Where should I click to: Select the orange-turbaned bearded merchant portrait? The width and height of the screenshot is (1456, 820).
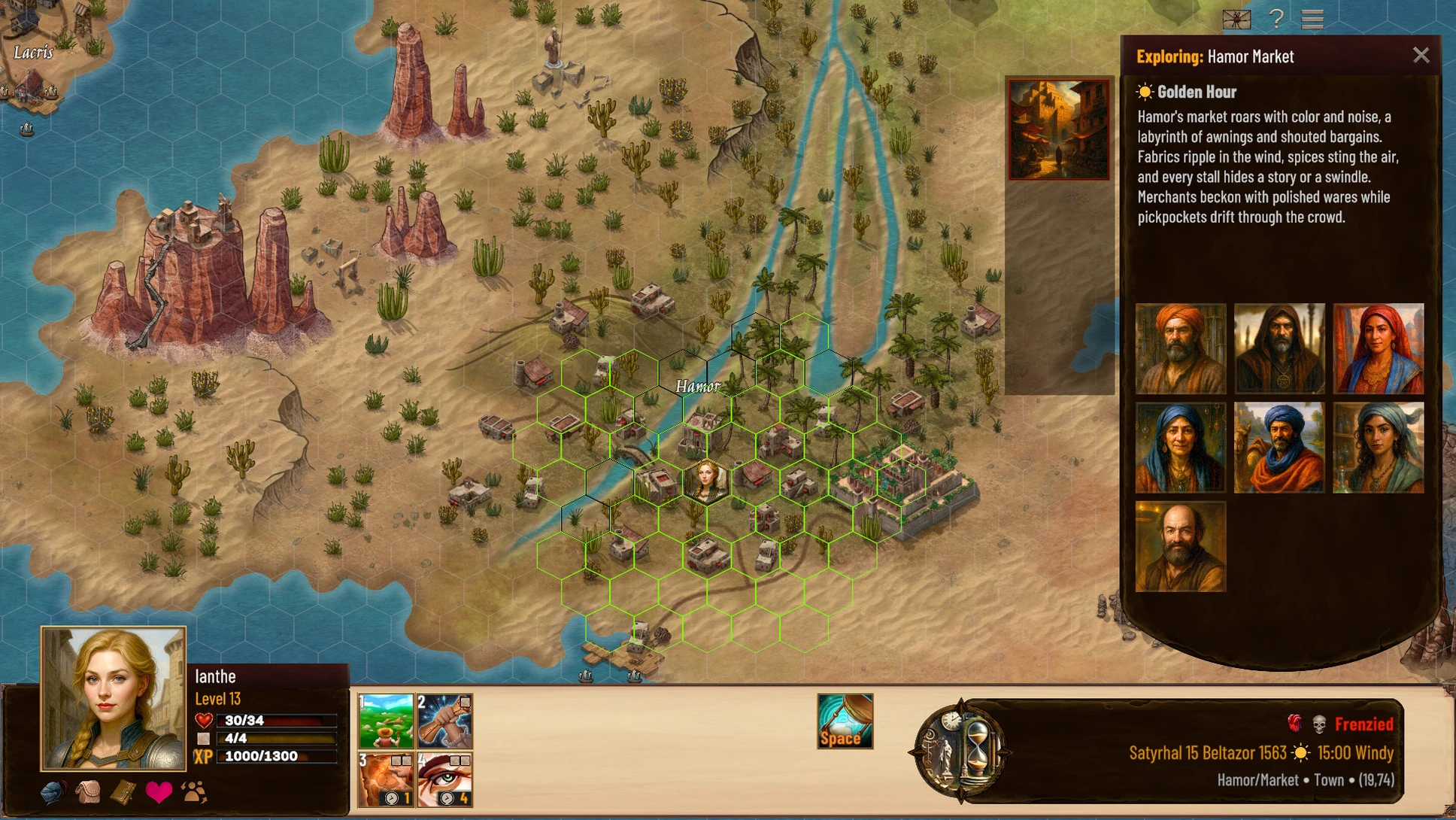click(x=1180, y=348)
